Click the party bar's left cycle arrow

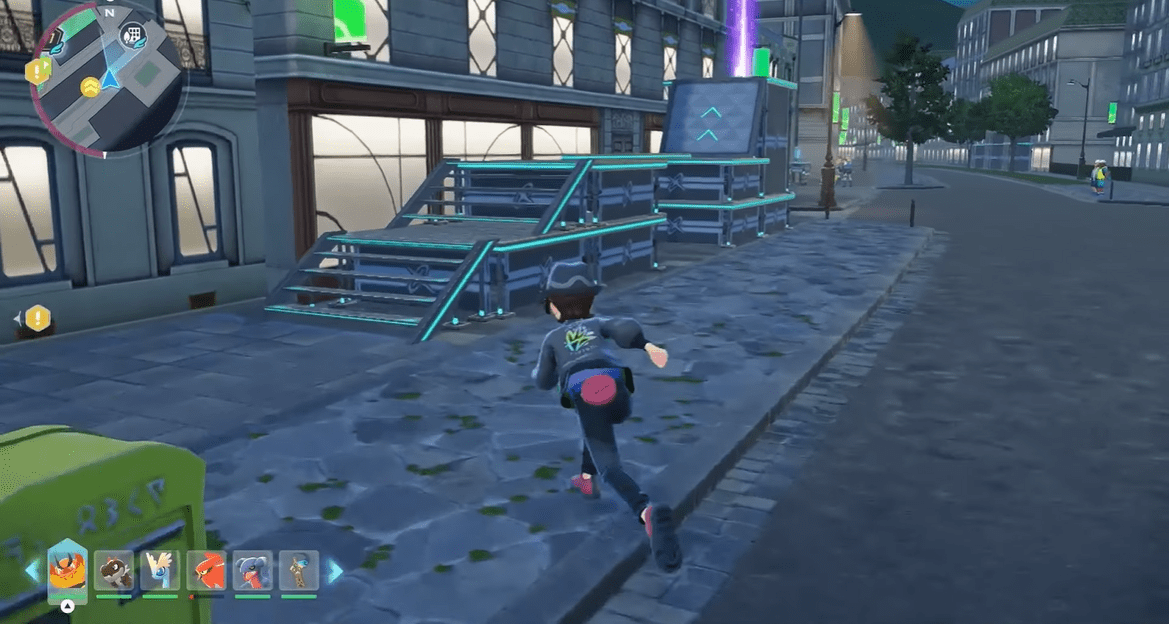tap(33, 571)
